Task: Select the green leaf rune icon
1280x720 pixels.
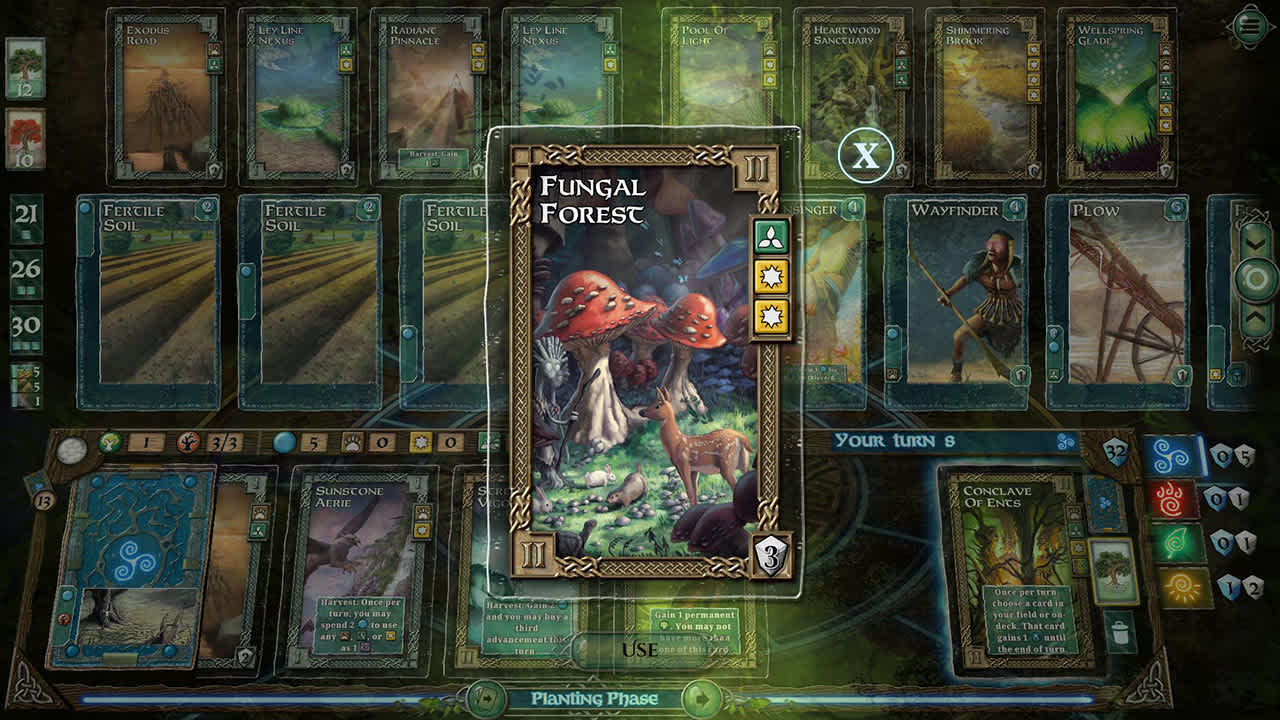Action: (x=1176, y=542)
